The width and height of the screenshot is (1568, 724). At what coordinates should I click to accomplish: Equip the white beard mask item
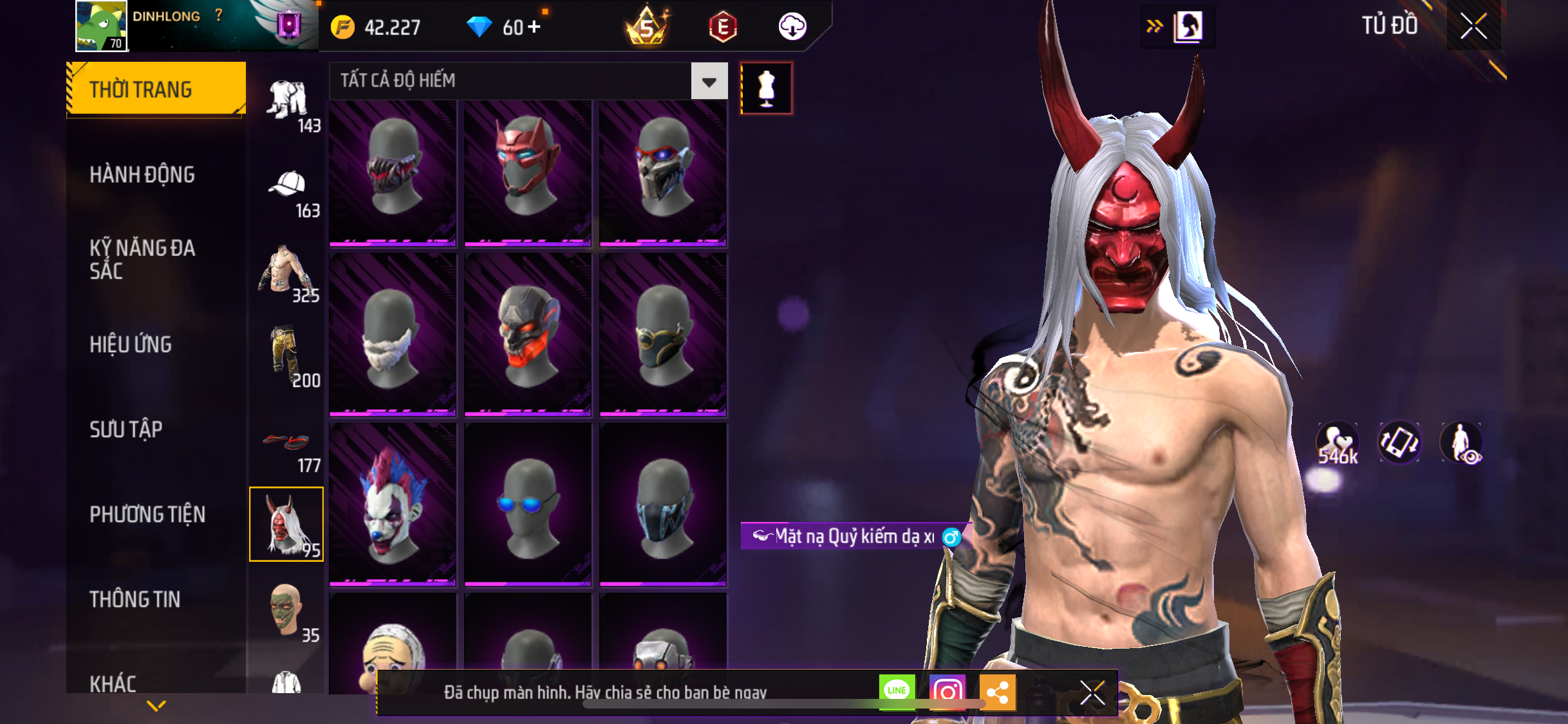pyautogui.click(x=393, y=335)
